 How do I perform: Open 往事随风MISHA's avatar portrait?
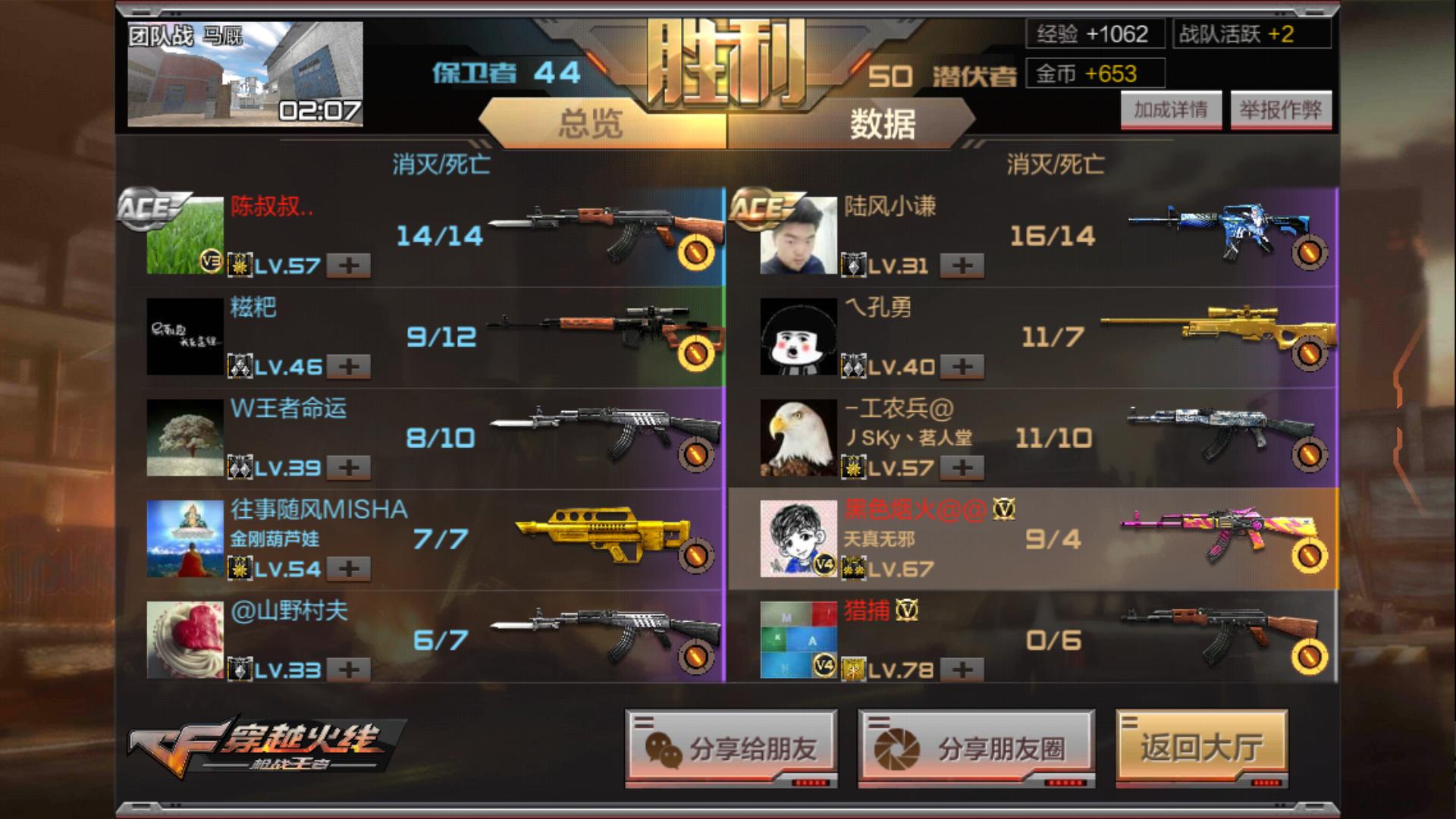pos(185,538)
